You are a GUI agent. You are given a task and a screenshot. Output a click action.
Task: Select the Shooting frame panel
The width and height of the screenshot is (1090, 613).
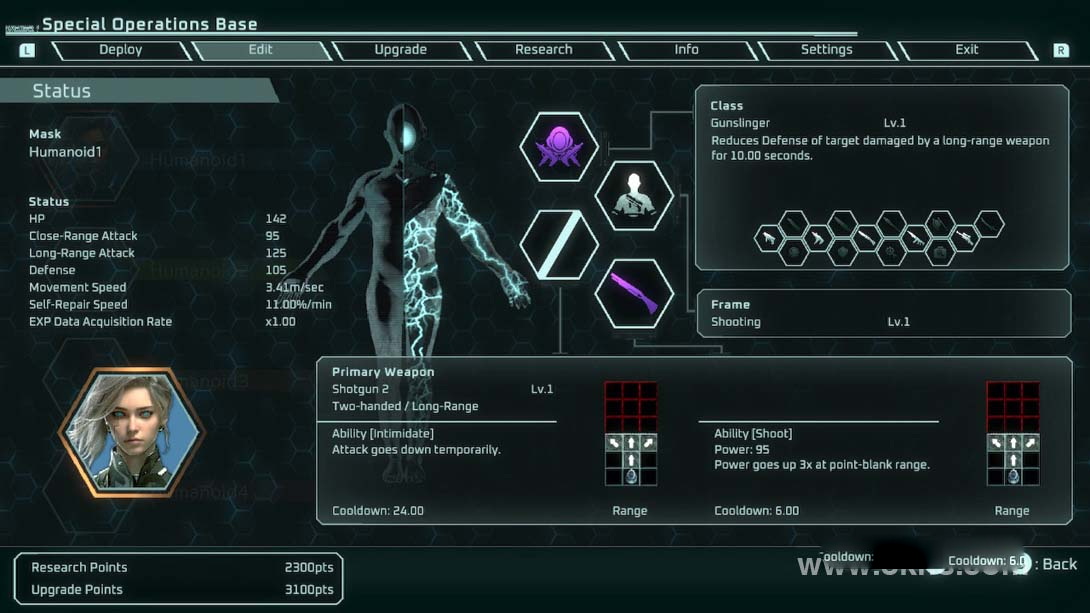(882, 313)
